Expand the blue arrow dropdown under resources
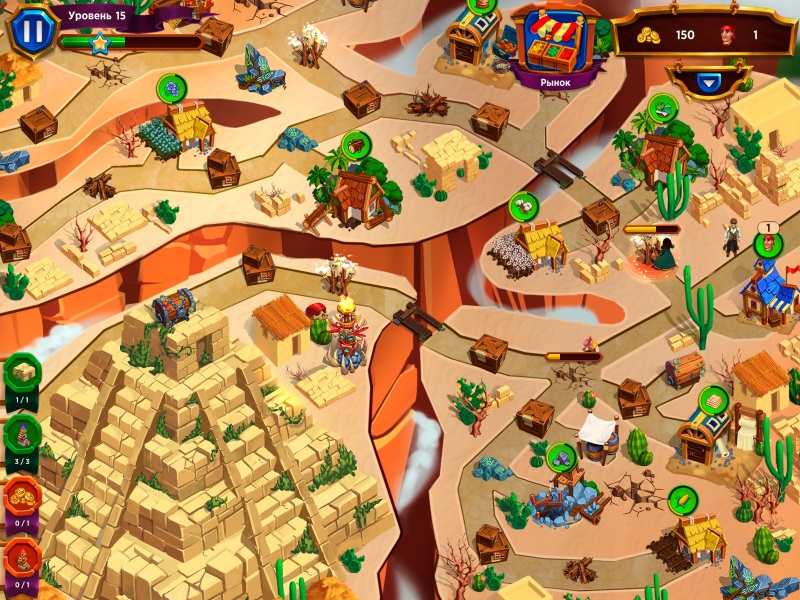The width and height of the screenshot is (800, 600). point(709,83)
